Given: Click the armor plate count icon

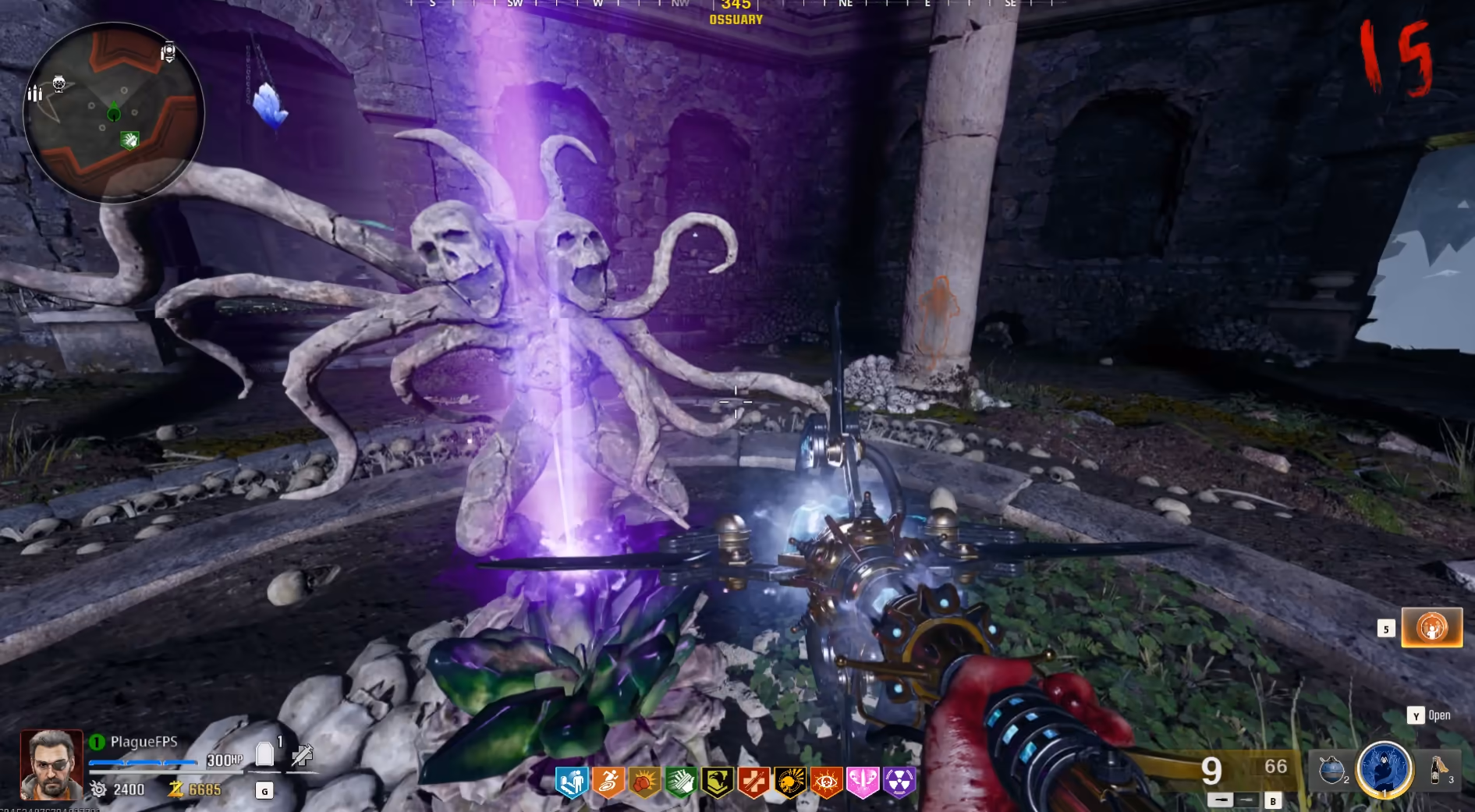Looking at the screenshot, I should tap(265, 754).
